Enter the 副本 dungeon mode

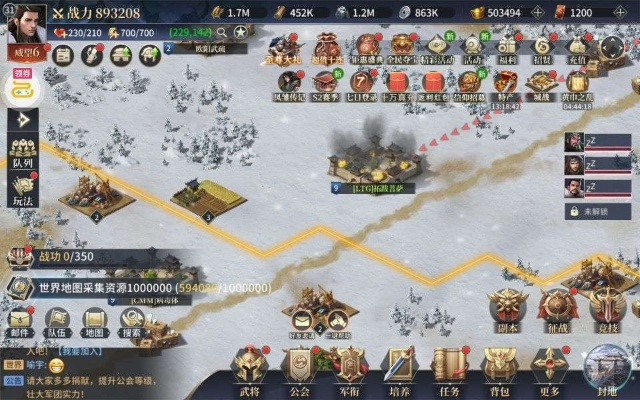507,308
